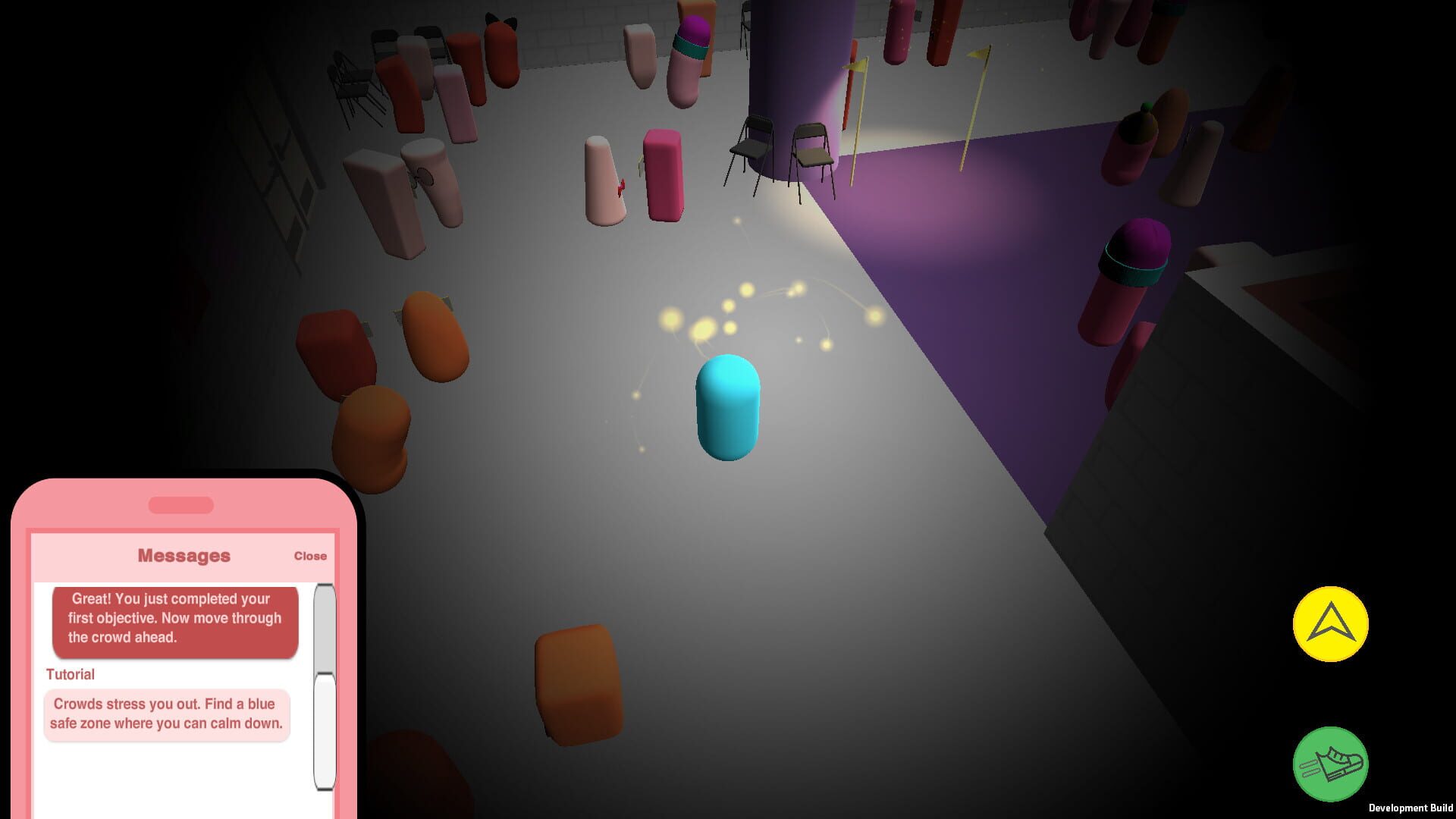
Task: Close the Messages phone overlay
Action: click(310, 555)
